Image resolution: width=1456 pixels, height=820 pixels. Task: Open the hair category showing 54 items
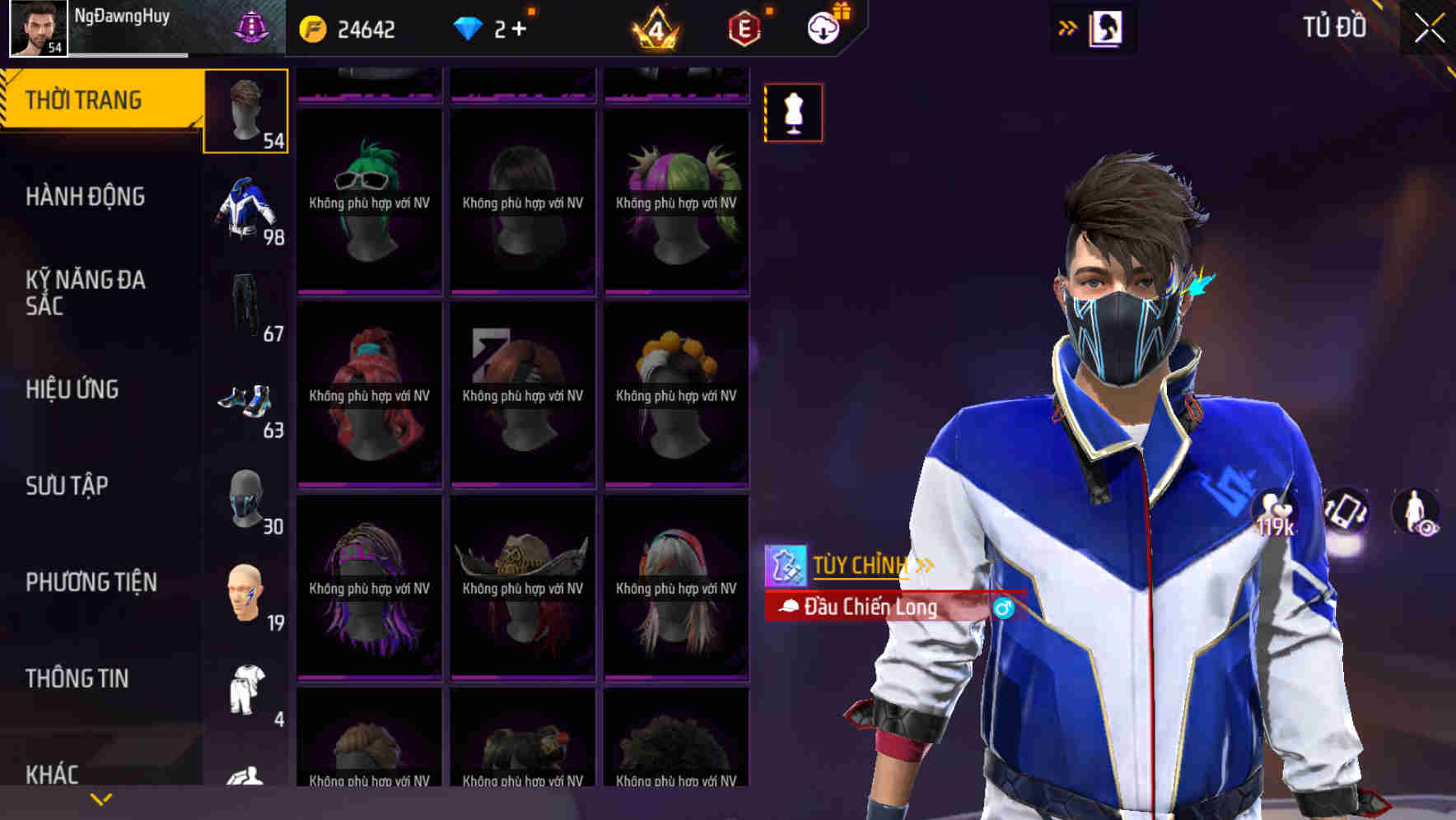click(245, 111)
